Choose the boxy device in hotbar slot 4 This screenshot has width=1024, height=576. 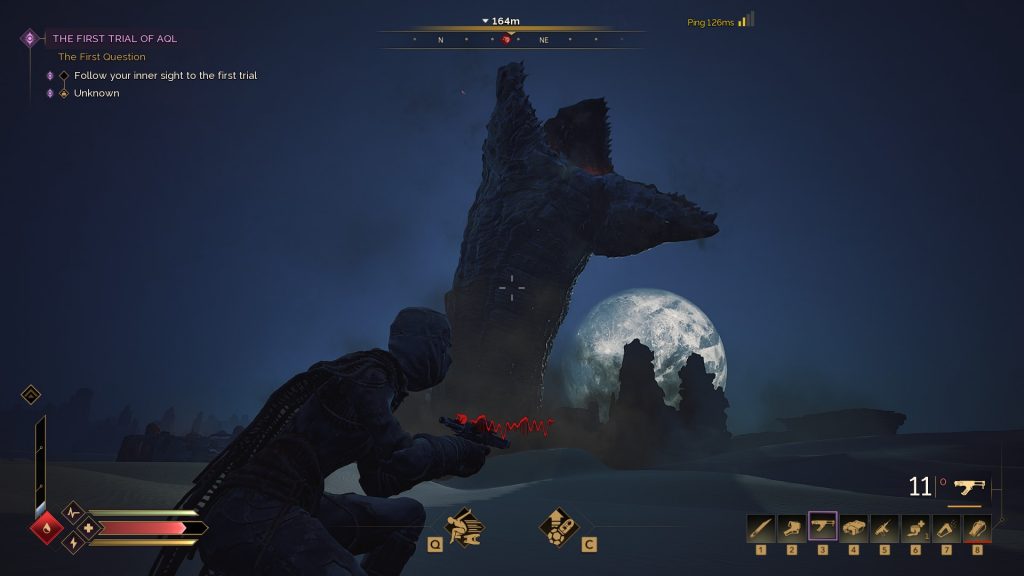[854, 527]
